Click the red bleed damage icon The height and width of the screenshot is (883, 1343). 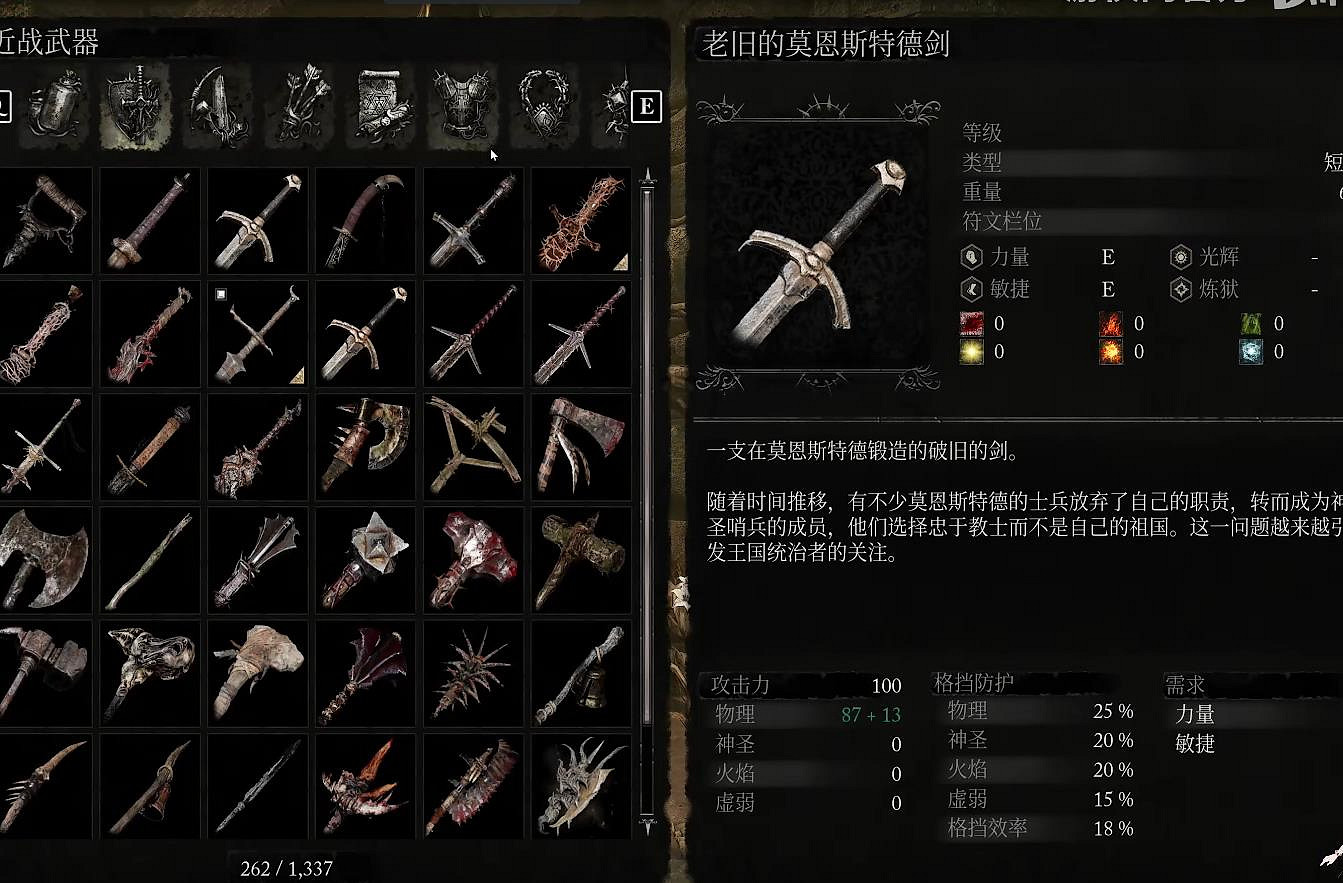(x=971, y=323)
